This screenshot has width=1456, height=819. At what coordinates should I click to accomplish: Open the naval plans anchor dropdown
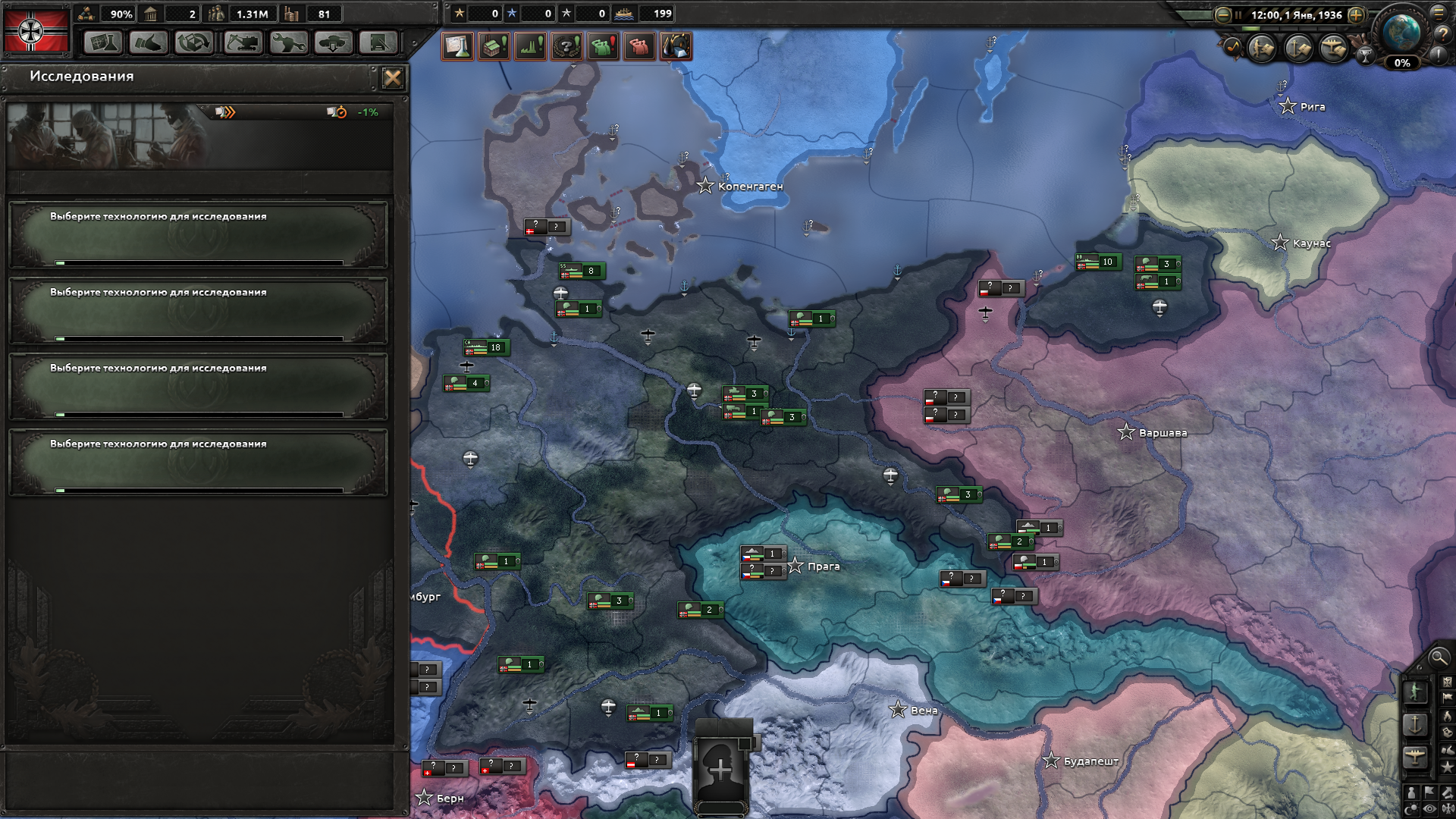pos(1300,48)
